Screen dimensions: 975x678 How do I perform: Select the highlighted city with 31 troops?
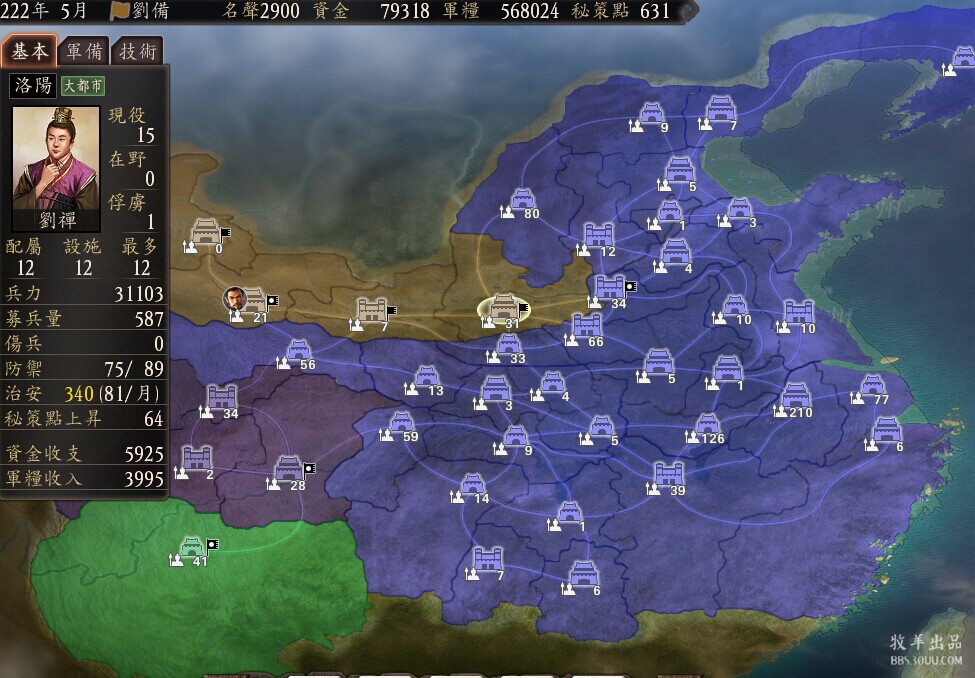(x=505, y=309)
